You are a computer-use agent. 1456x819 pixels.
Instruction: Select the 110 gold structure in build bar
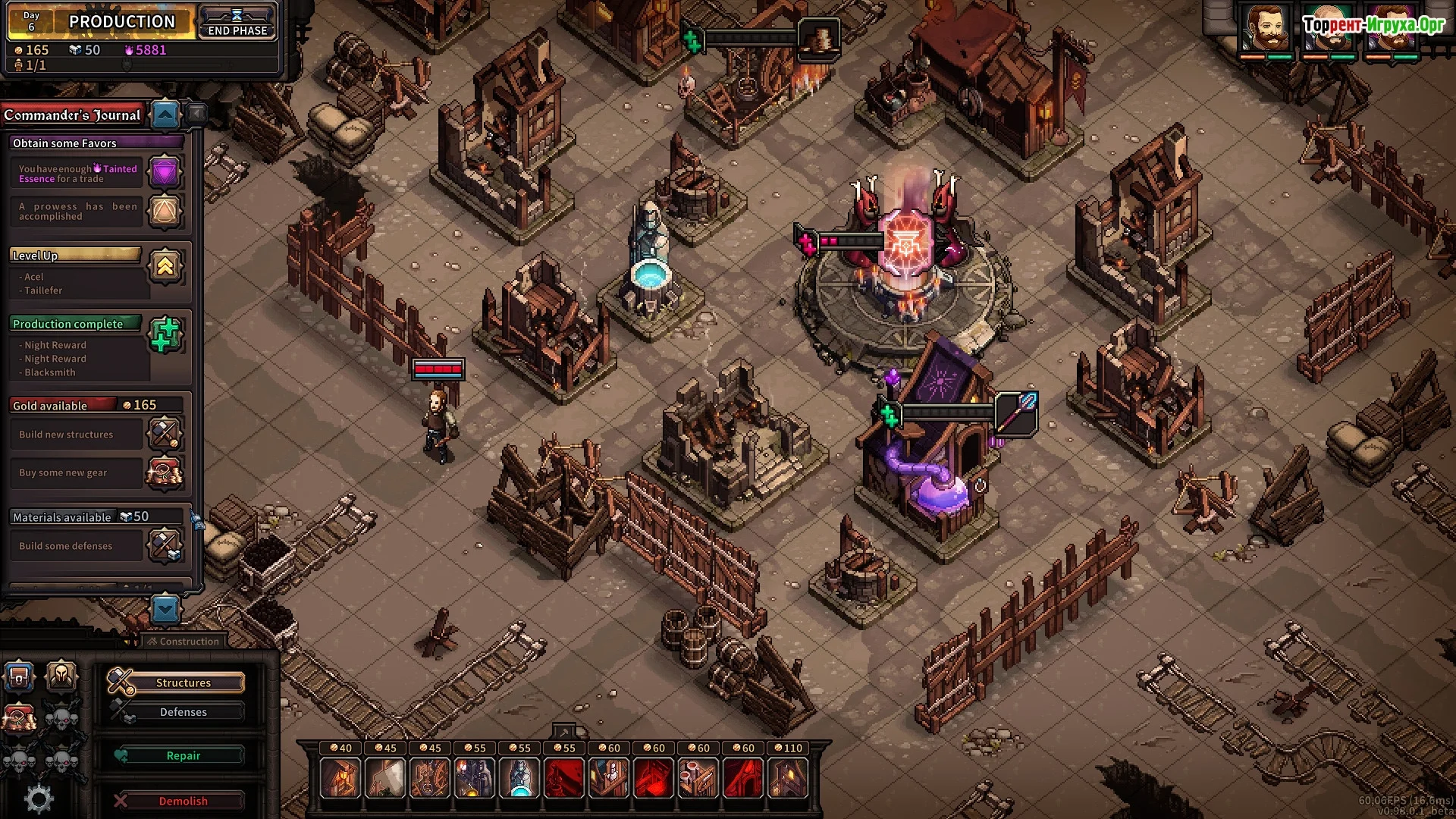788,777
